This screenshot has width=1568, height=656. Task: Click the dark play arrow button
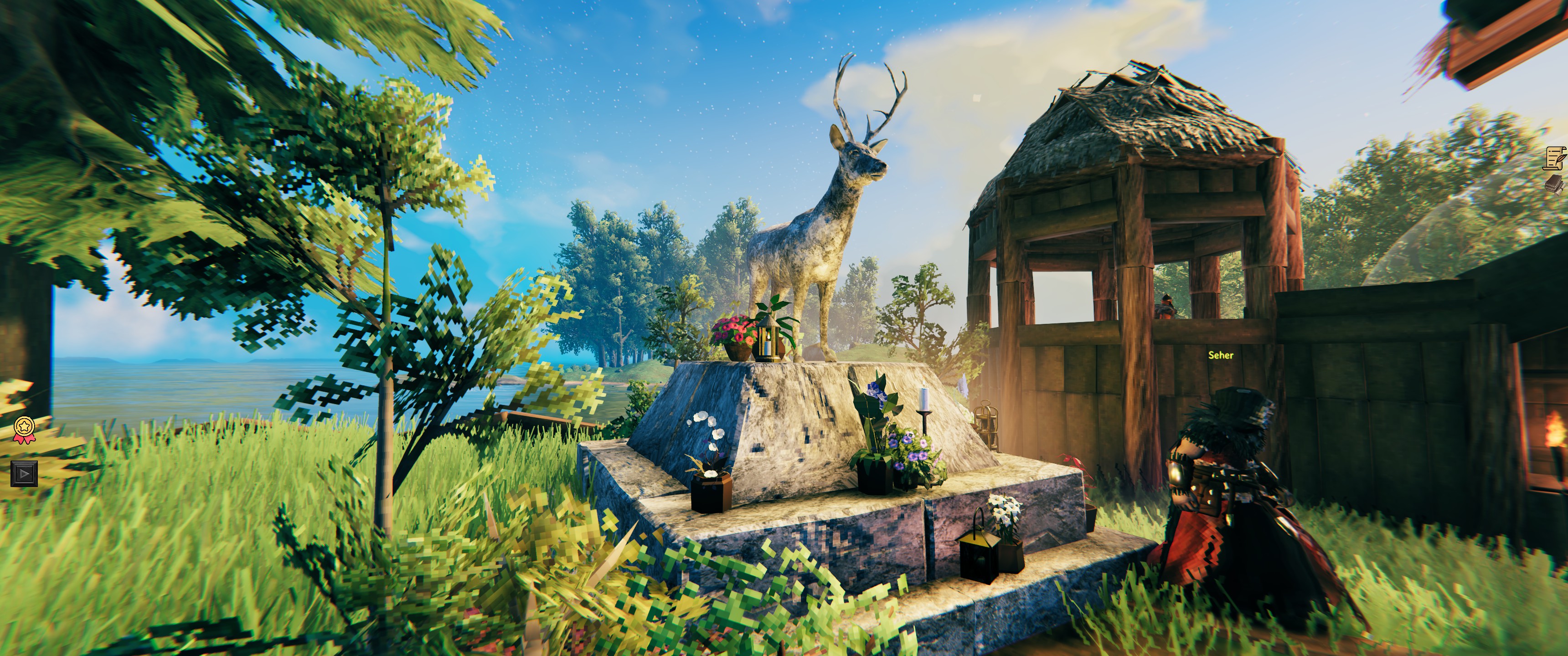click(x=24, y=473)
